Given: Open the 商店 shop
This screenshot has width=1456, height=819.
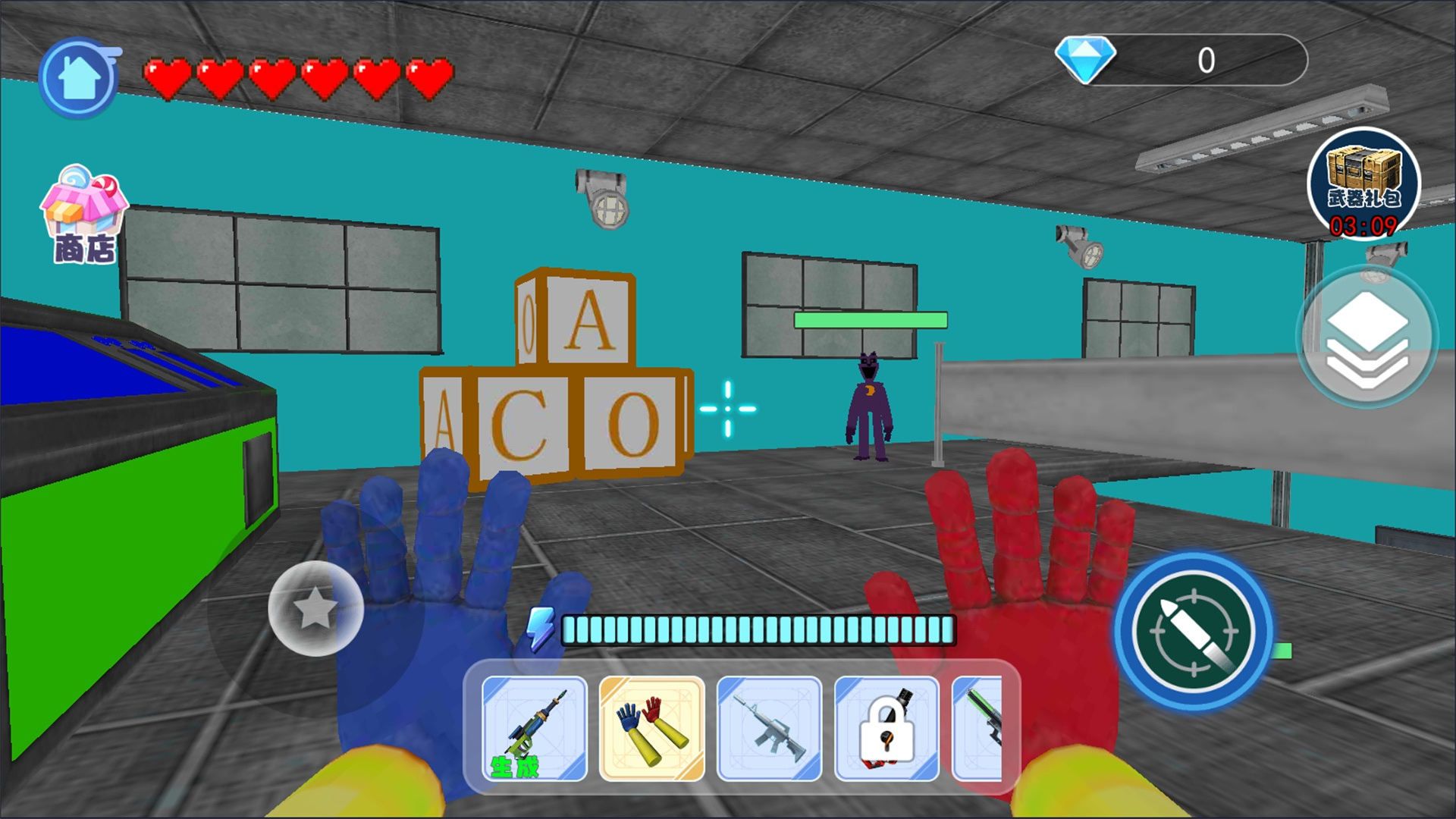Looking at the screenshot, I should 84,215.
